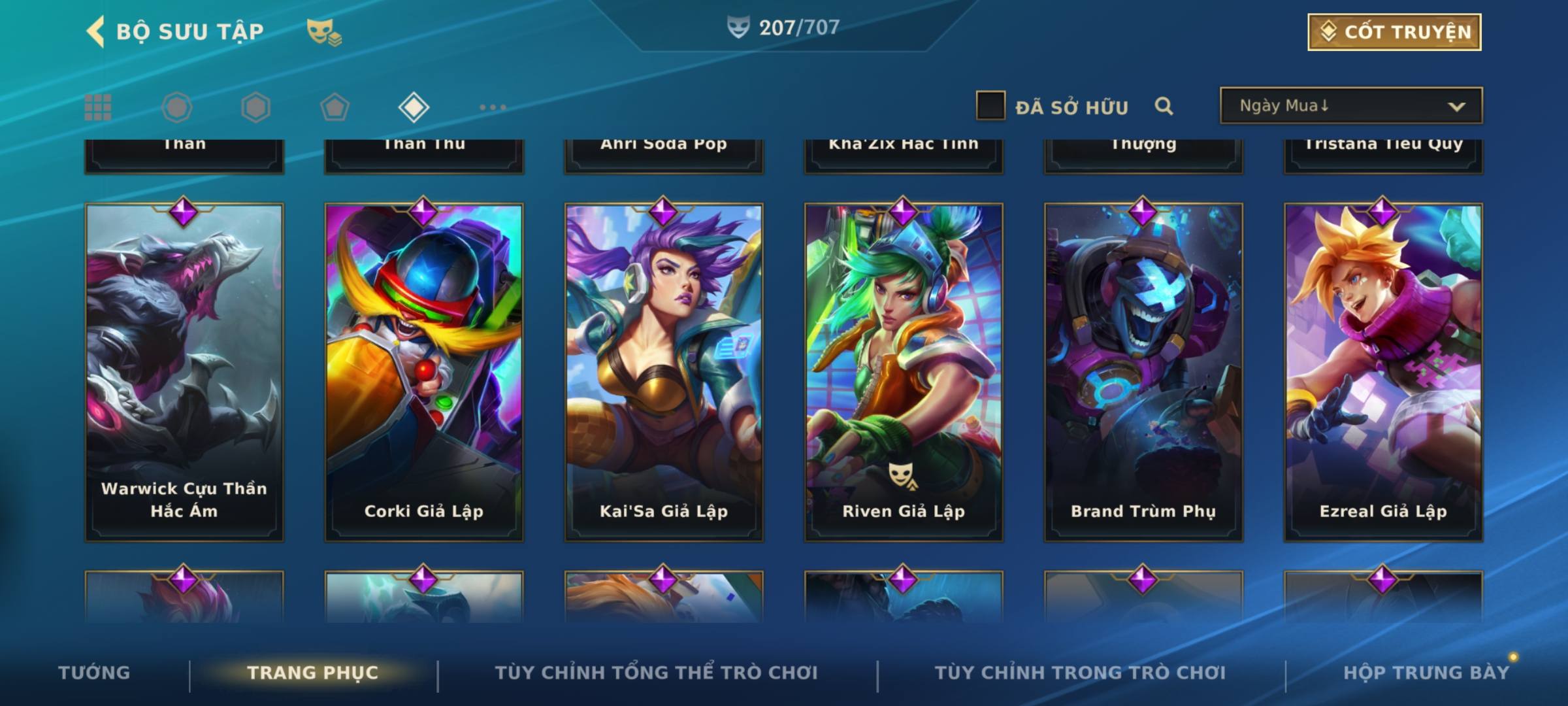Open the Kai'Sa Giả Lập skin
Viewport: 1568px width, 706px height.
point(664,373)
